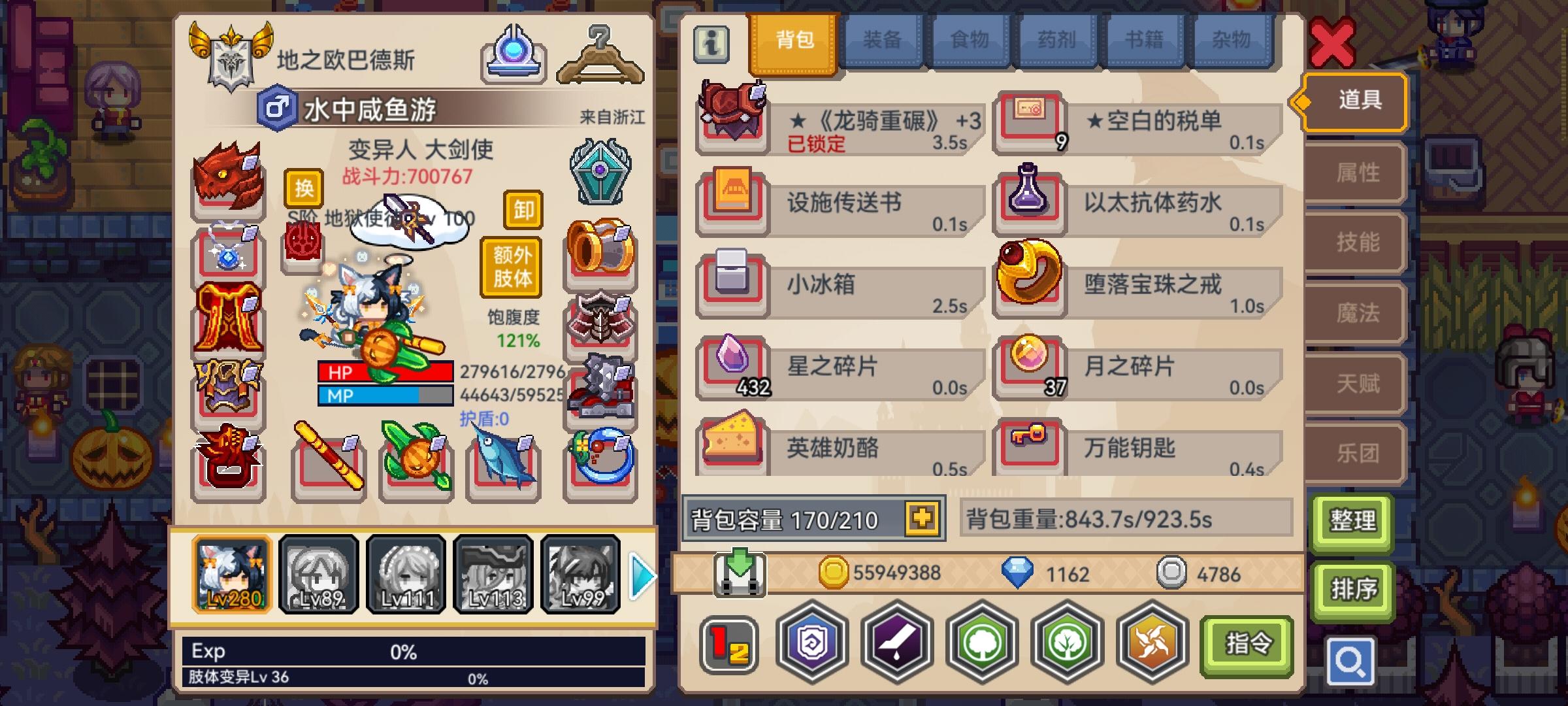Expand the party list with the blue arrow
The height and width of the screenshot is (706, 1568).
[642, 575]
